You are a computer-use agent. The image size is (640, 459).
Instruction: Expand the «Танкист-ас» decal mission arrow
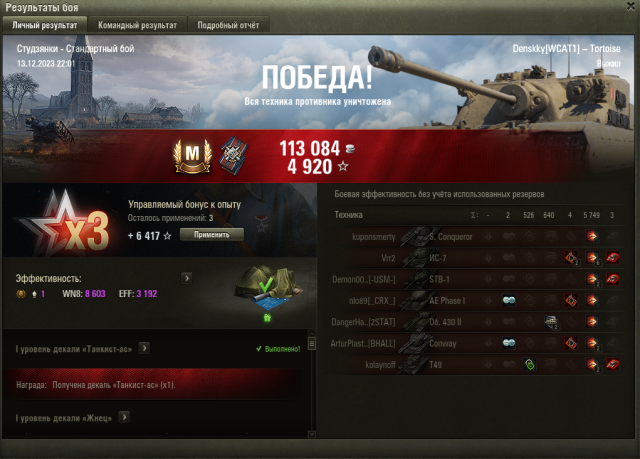pos(144,348)
